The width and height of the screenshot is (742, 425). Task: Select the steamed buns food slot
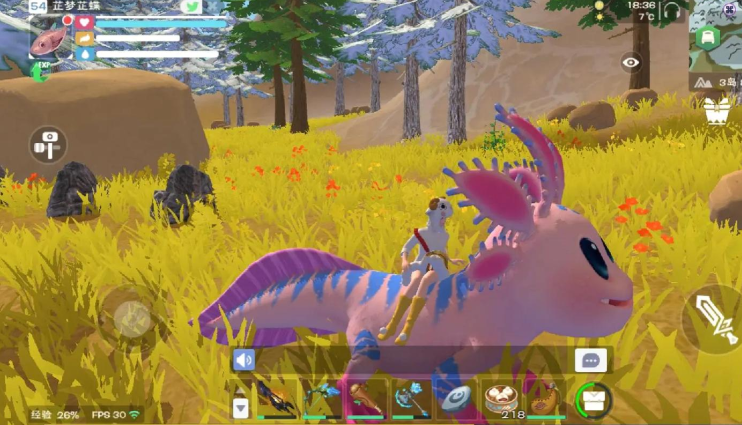502,398
